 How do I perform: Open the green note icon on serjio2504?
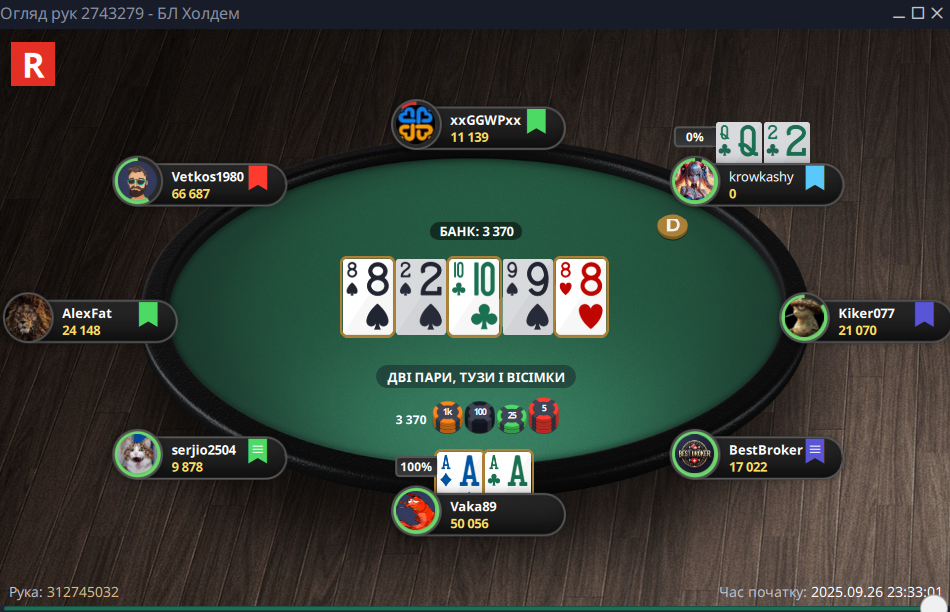point(258,450)
